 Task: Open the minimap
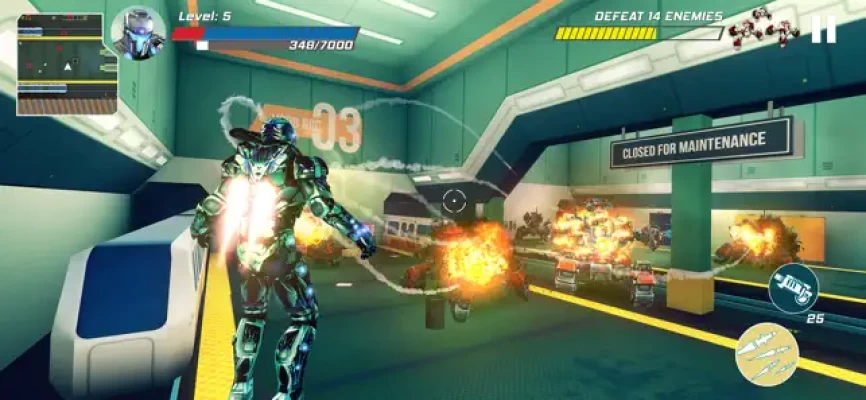click(60, 62)
